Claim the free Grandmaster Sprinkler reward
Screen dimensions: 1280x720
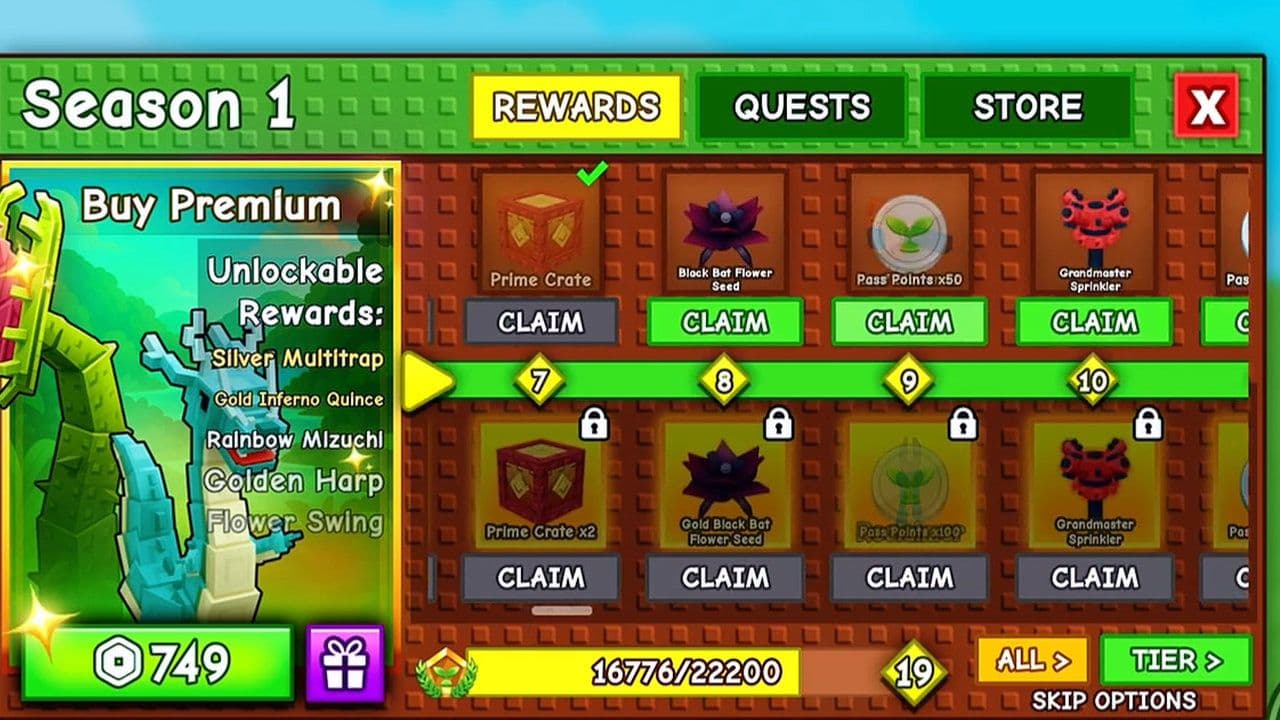click(1094, 322)
